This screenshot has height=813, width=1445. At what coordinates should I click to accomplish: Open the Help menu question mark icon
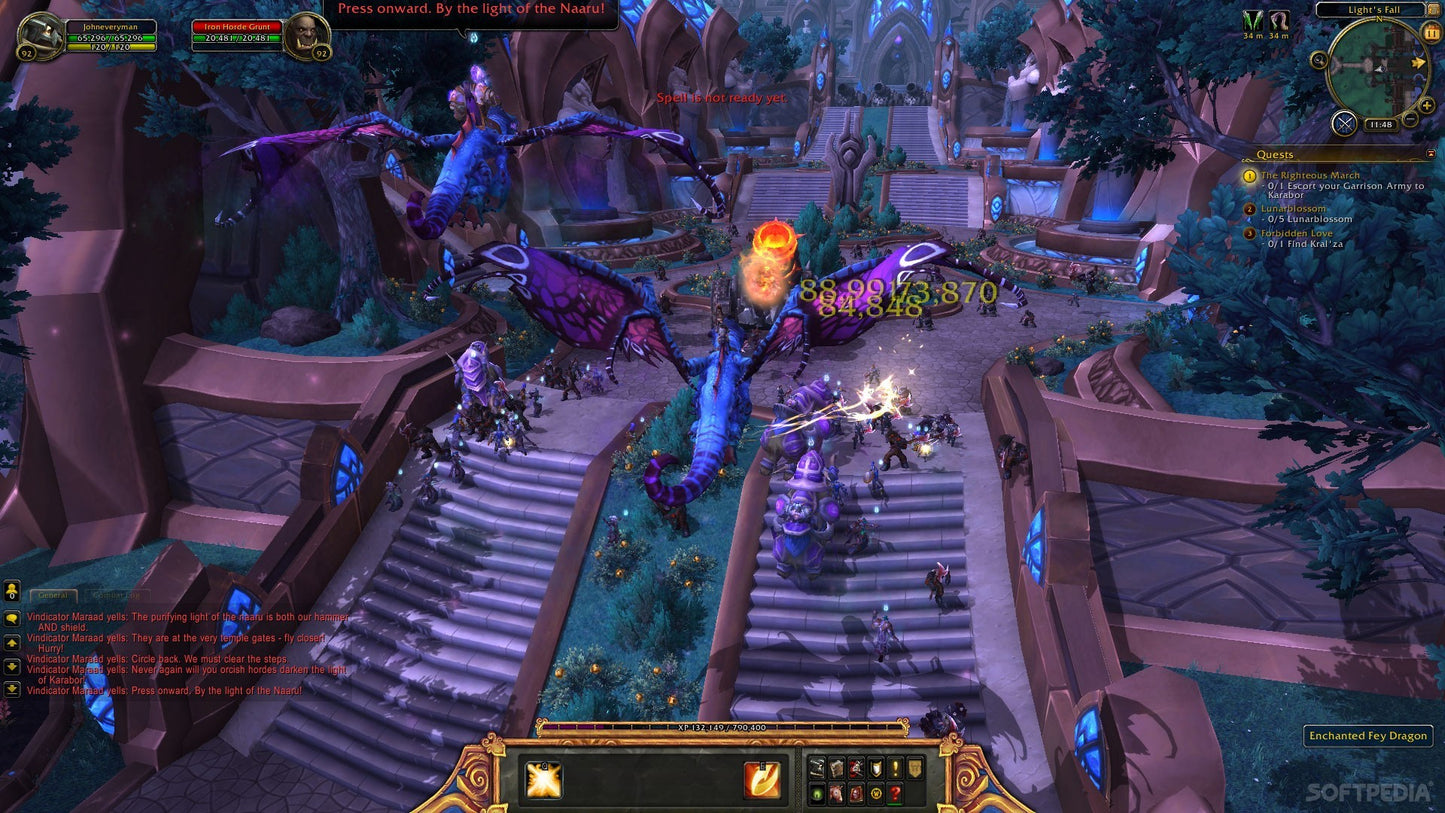(x=895, y=794)
